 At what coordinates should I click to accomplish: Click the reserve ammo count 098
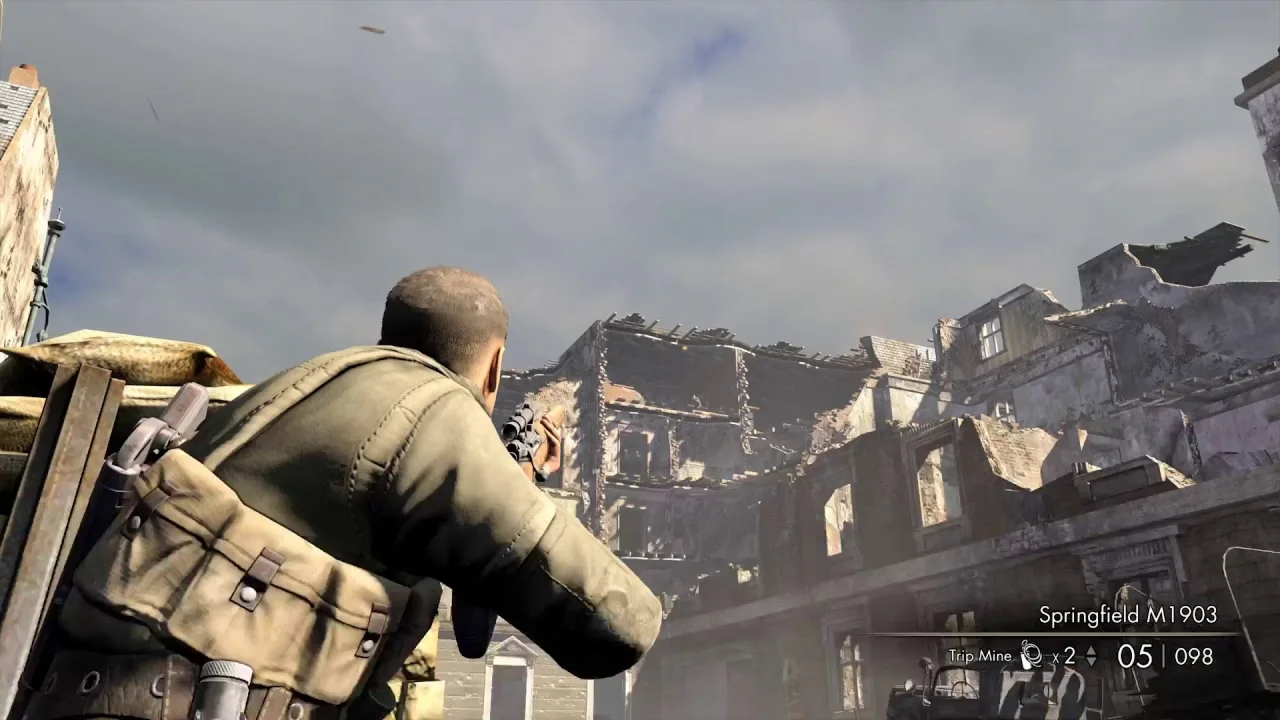tap(1192, 655)
